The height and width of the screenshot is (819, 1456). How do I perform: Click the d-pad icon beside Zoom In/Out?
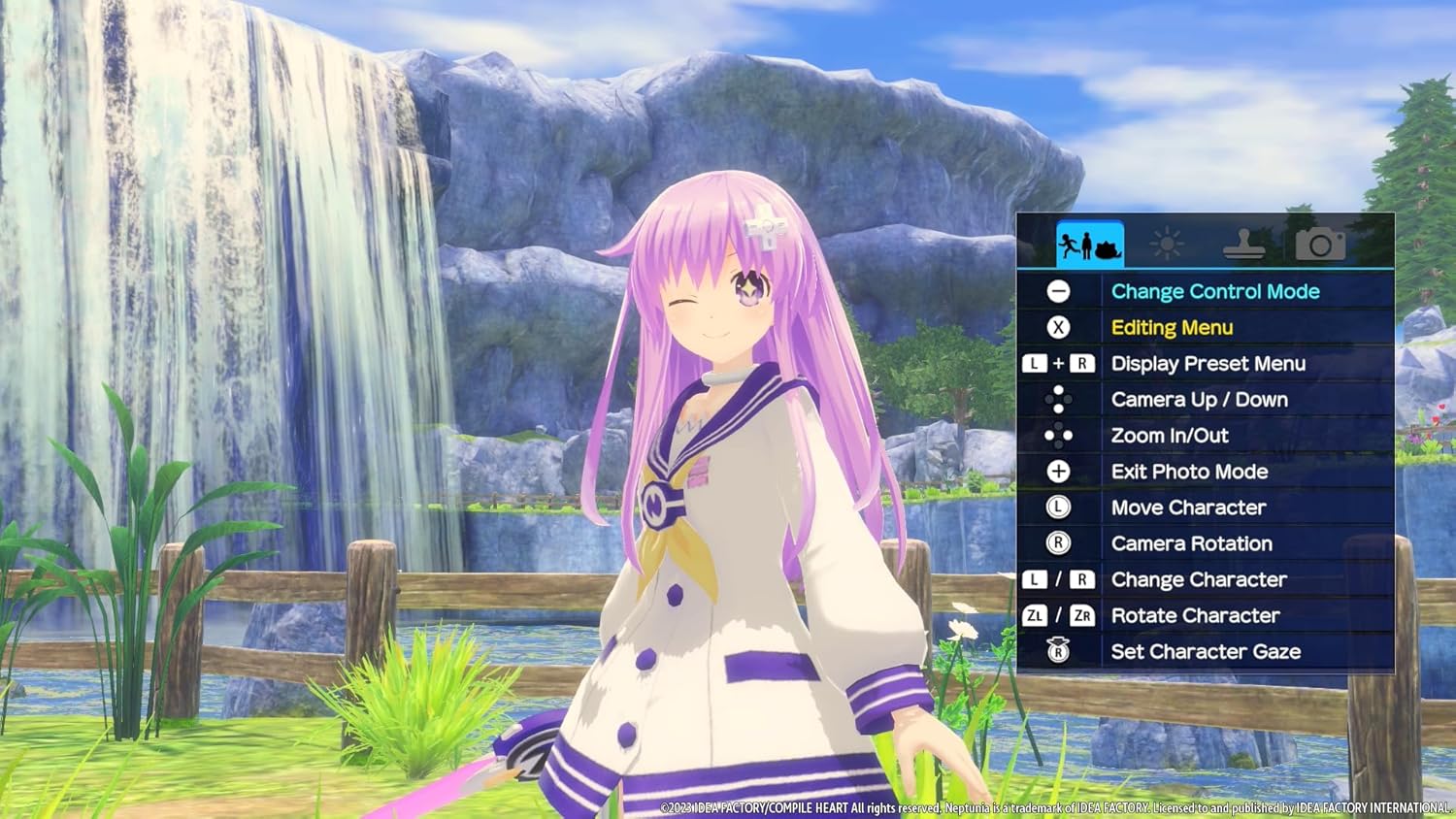point(1058,436)
